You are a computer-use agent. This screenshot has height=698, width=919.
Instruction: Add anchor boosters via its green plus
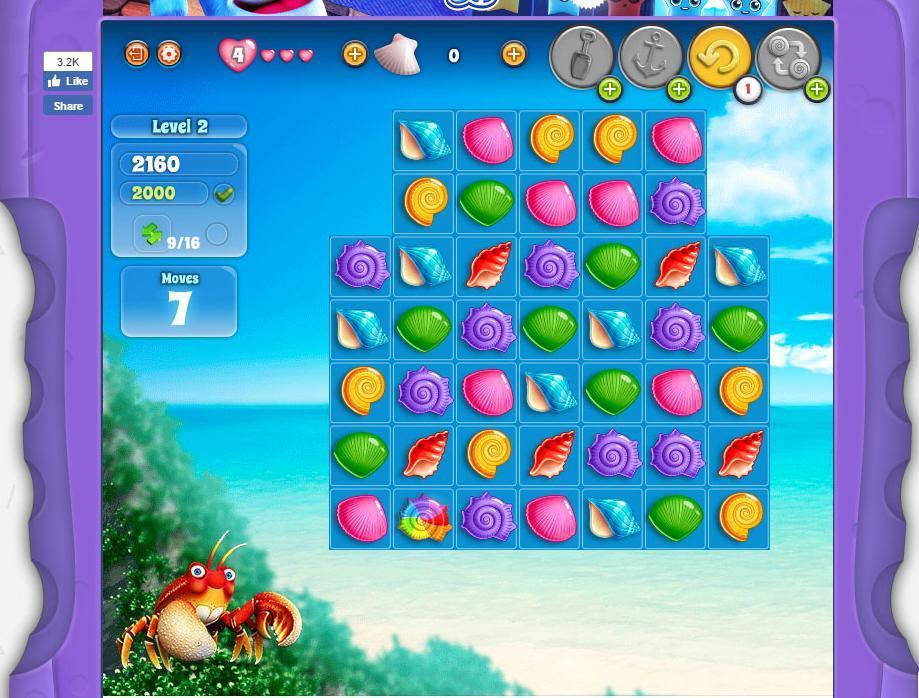pyautogui.click(x=679, y=90)
